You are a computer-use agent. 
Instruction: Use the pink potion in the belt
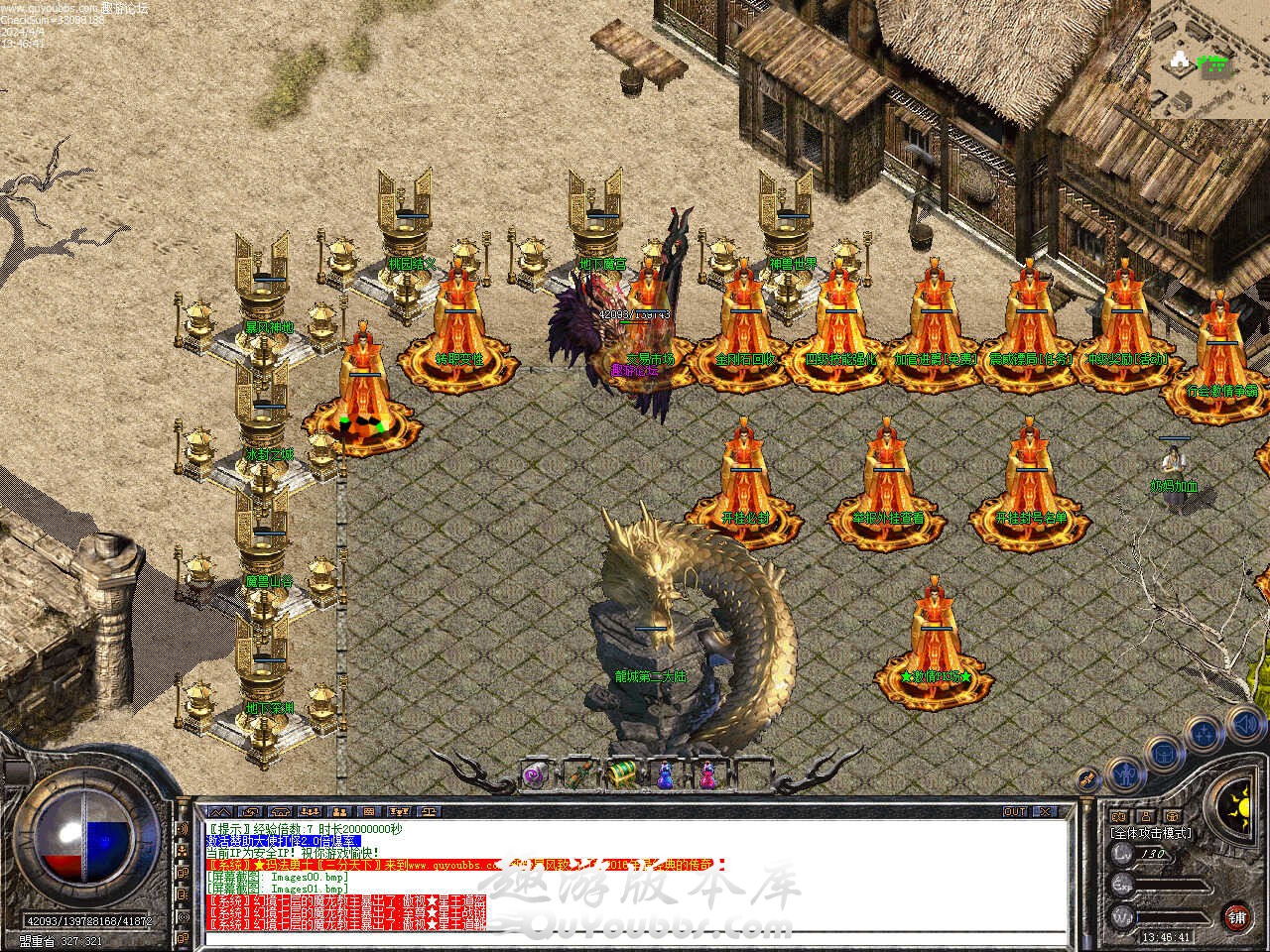707,774
